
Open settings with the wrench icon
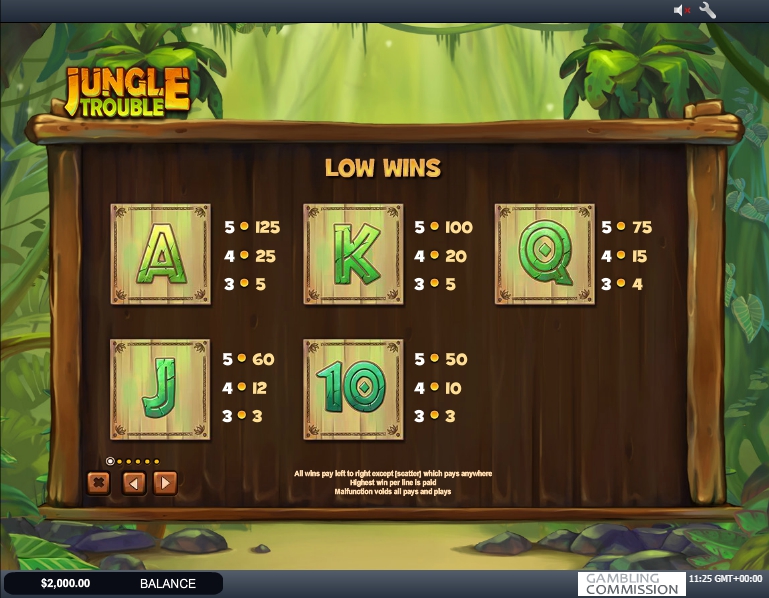tap(708, 10)
